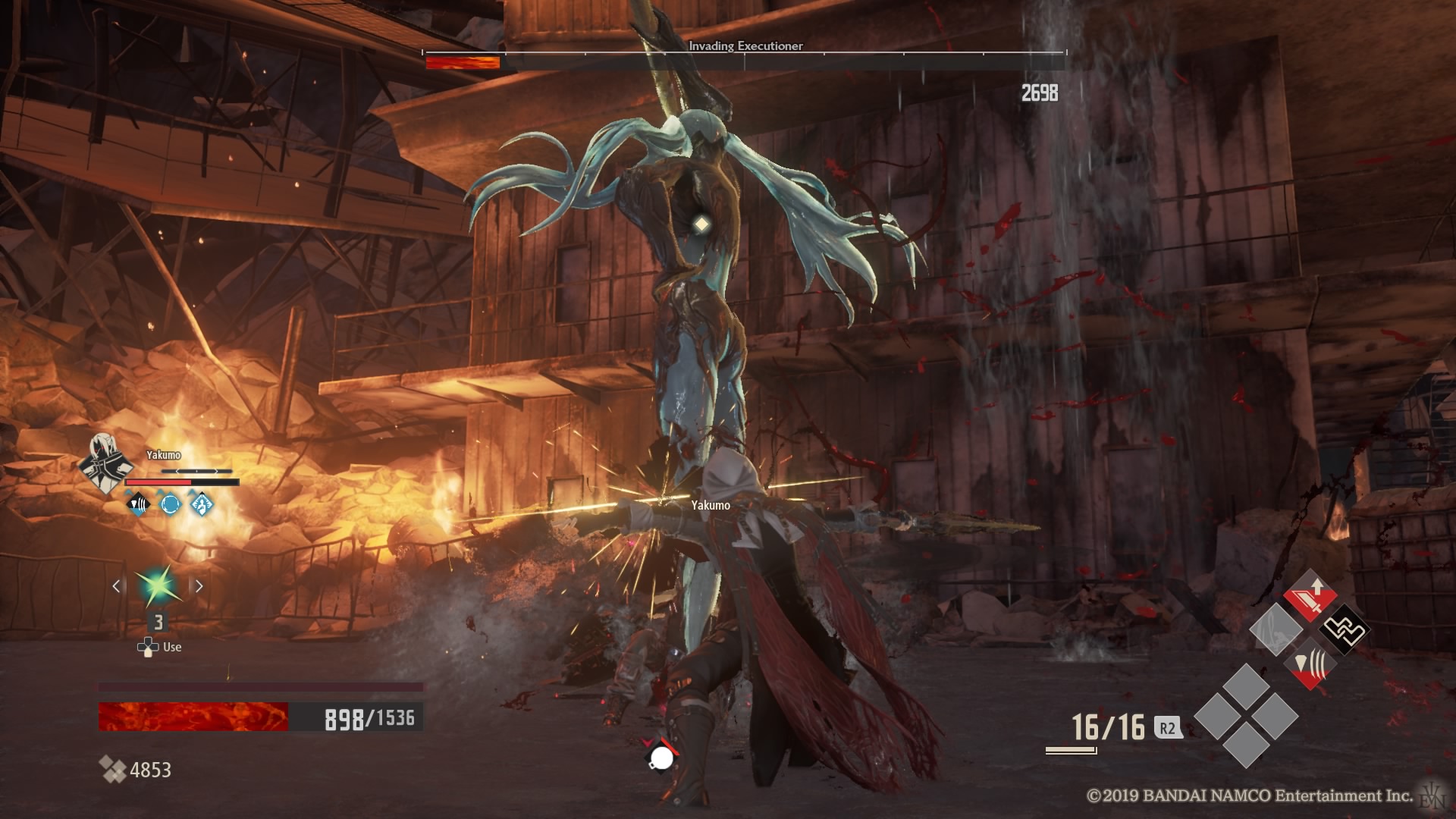Inspect Yakumo's blue glowing-figure buff icon
Screen dimensions: 1456x819
(x=202, y=504)
